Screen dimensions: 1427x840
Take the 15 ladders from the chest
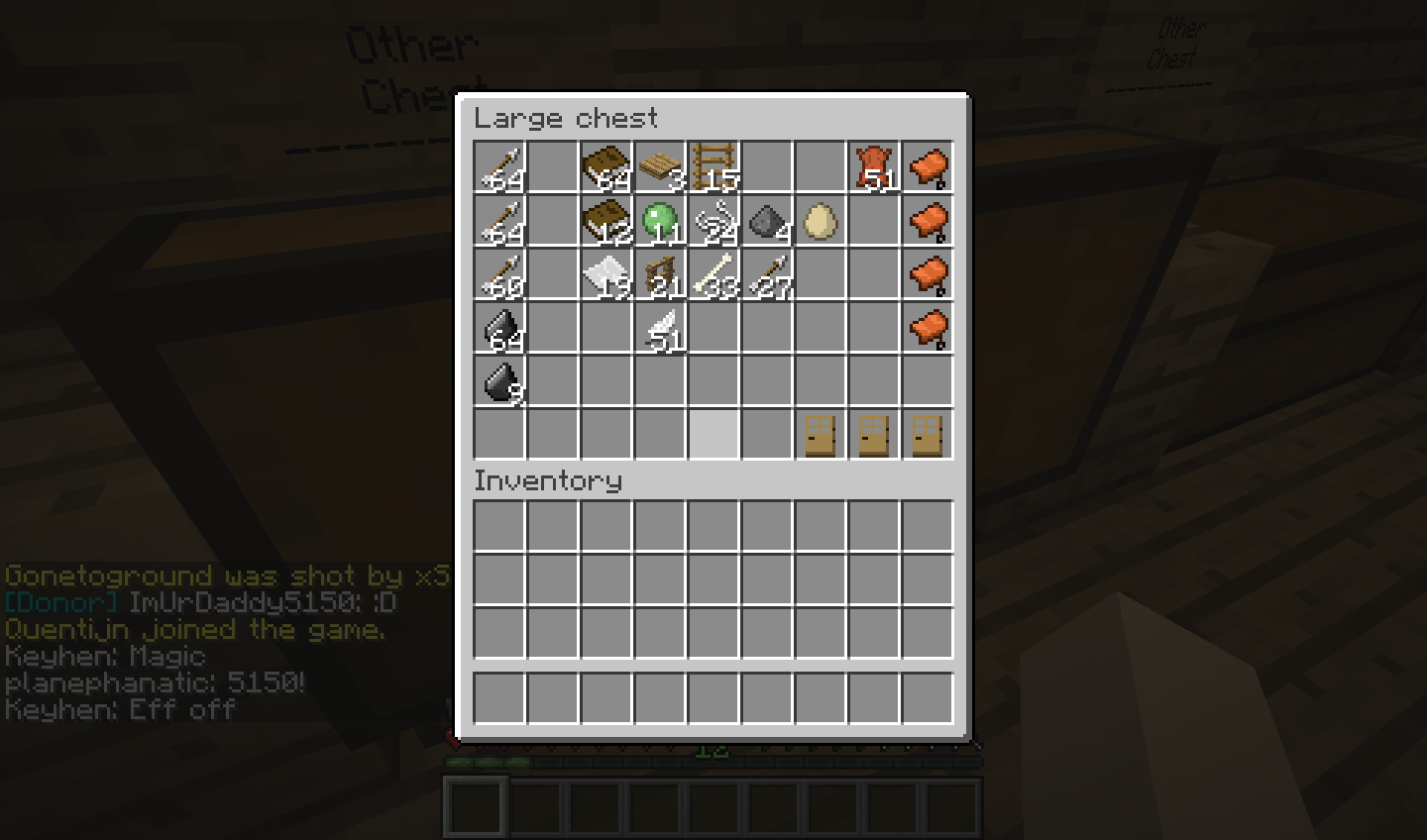click(713, 167)
